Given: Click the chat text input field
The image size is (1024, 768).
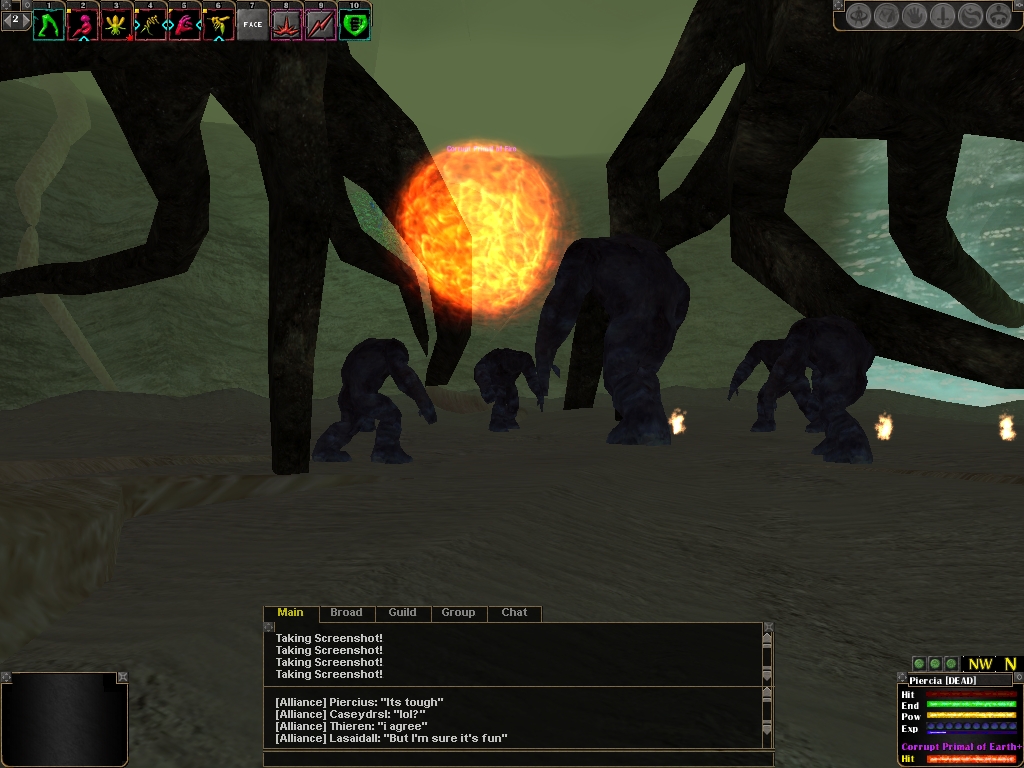Looking at the screenshot, I should (518, 759).
